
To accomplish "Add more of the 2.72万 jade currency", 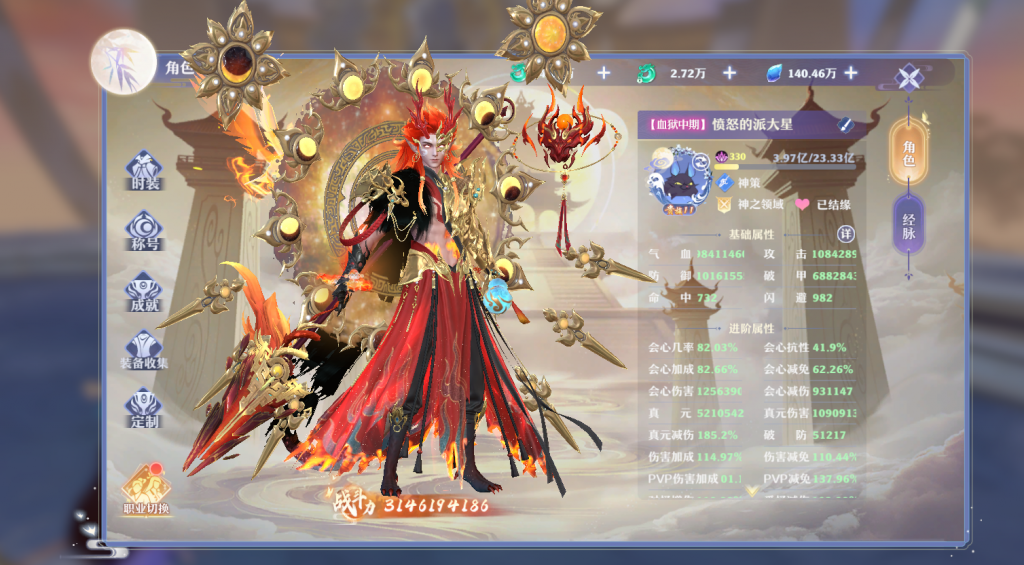I will pos(729,73).
